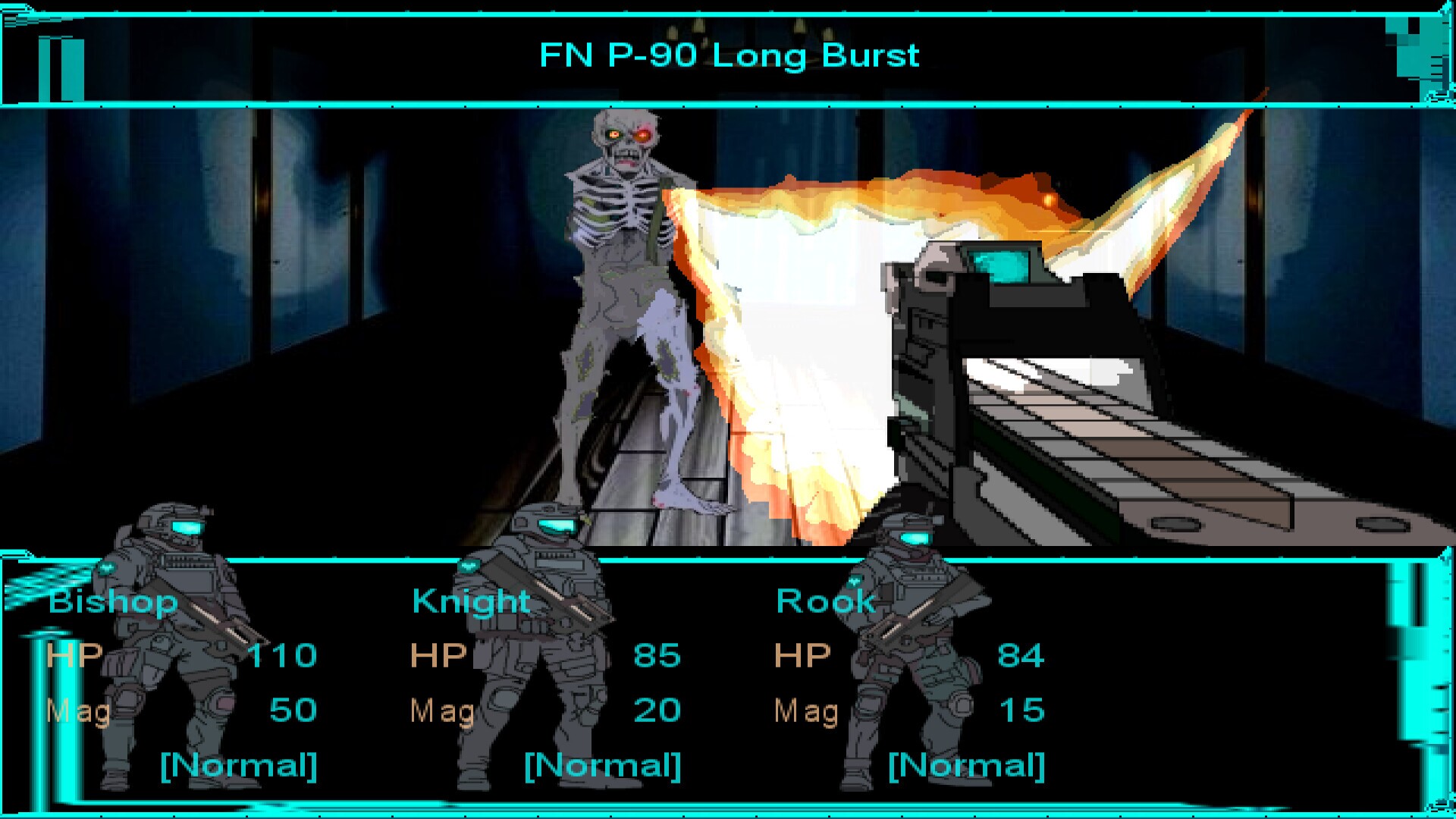Toggle Bishop's [Normal] status
The height and width of the screenshot is (819, 1456).
pyautogui.click(x=235, y=766)
